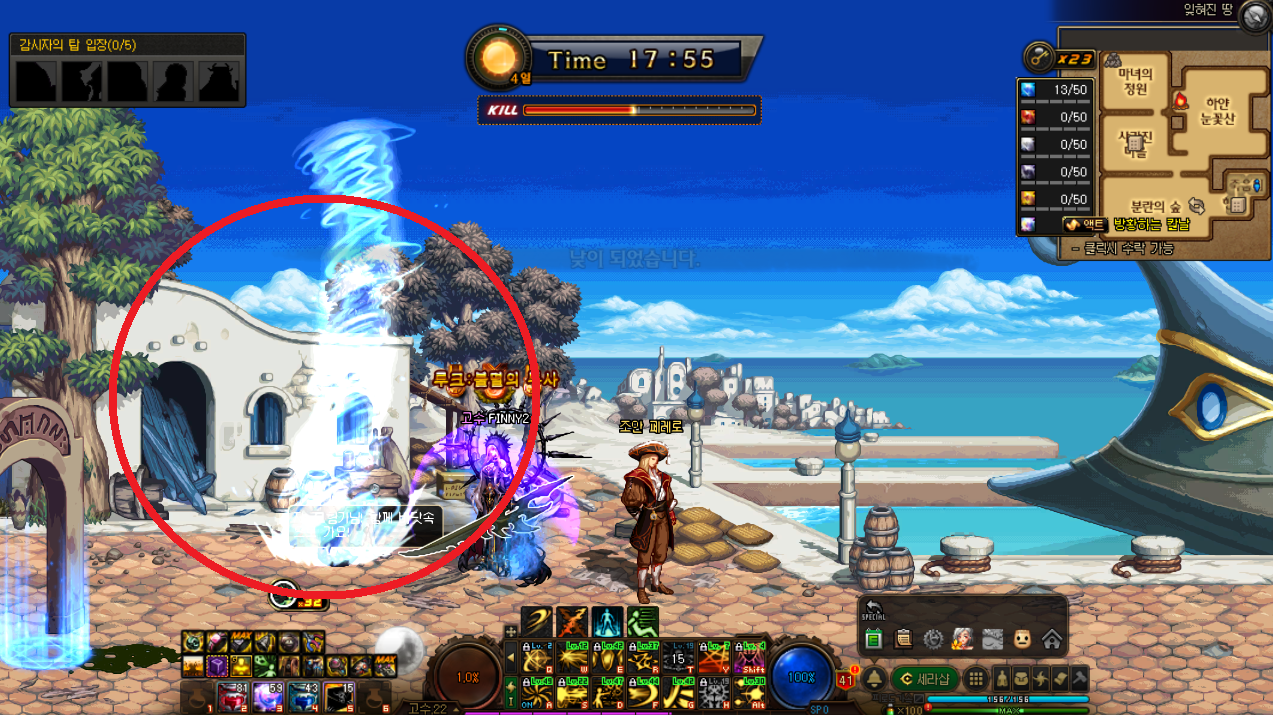Image resolution: width=1273 pixels, height=715 pixels.
Task: Select the cyan human silhouette buff icon
Action: pos(608,621)
